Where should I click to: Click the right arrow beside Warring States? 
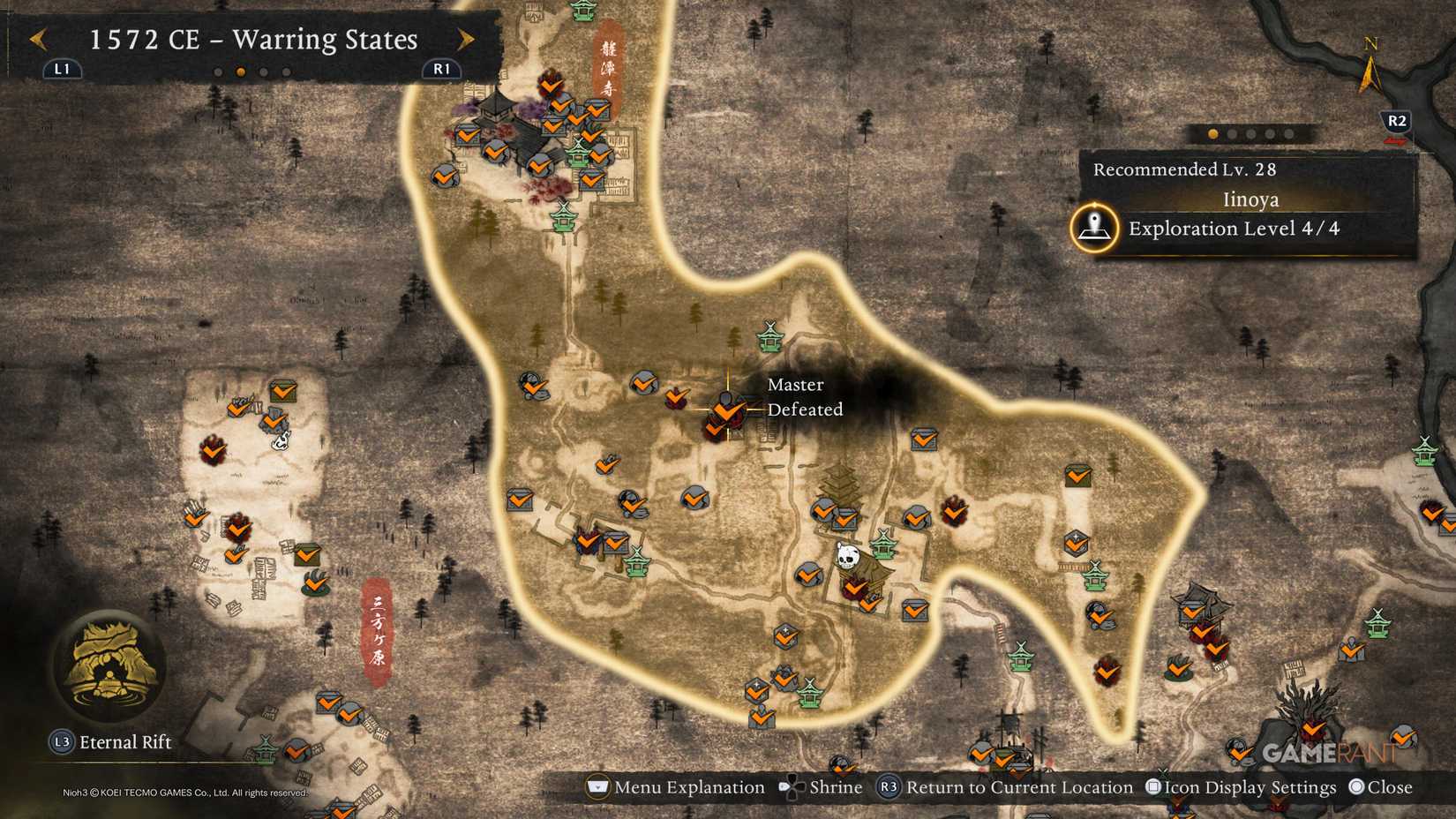click(x=466, y=40)
